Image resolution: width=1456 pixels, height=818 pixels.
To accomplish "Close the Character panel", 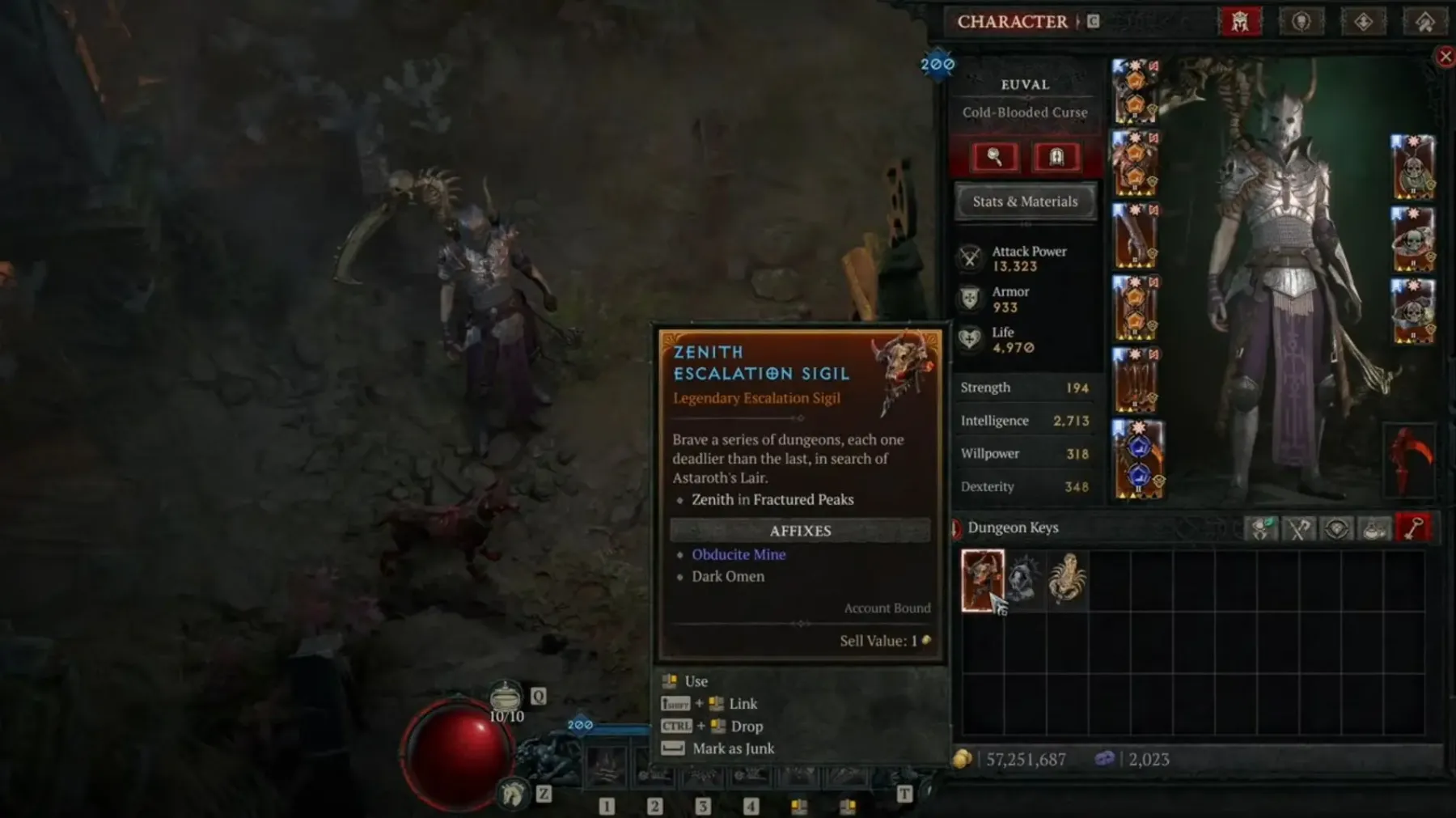I will (1445, 57).
